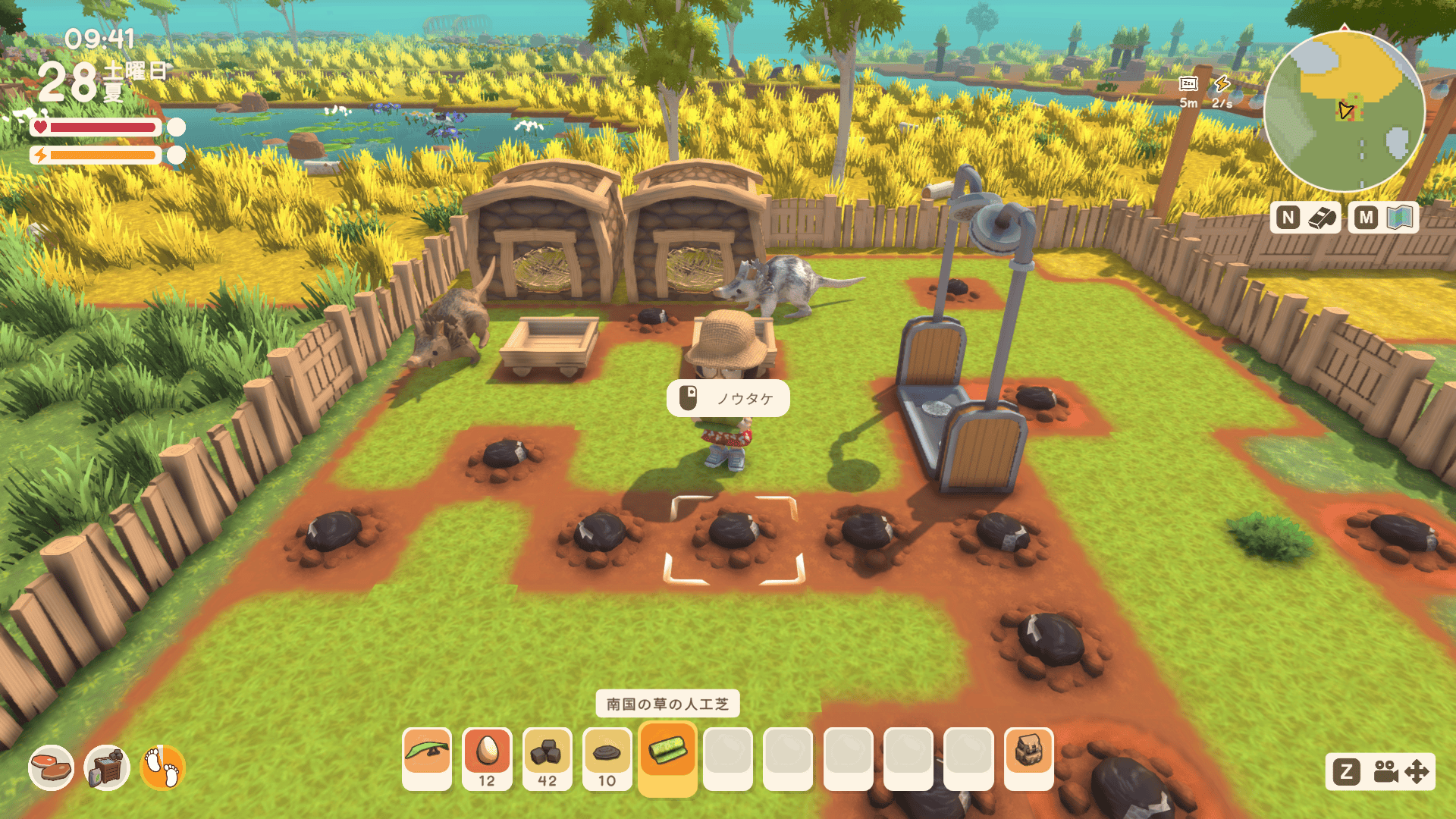Open the crate and fertilizer bag icon
This screenshot has width=1456, height=819.
pos(107,767)
